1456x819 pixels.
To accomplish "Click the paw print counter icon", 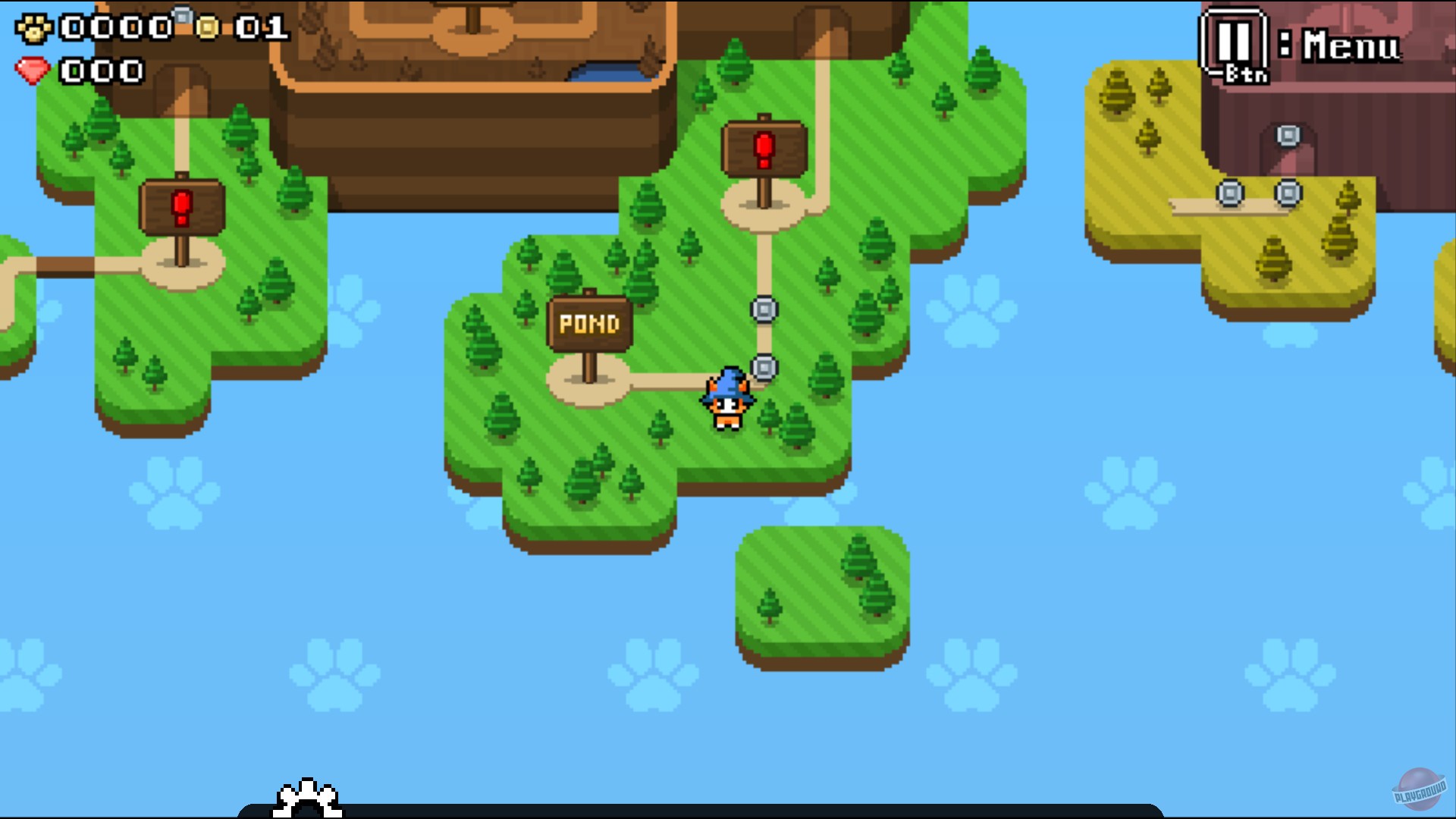I will click(35, 27).
